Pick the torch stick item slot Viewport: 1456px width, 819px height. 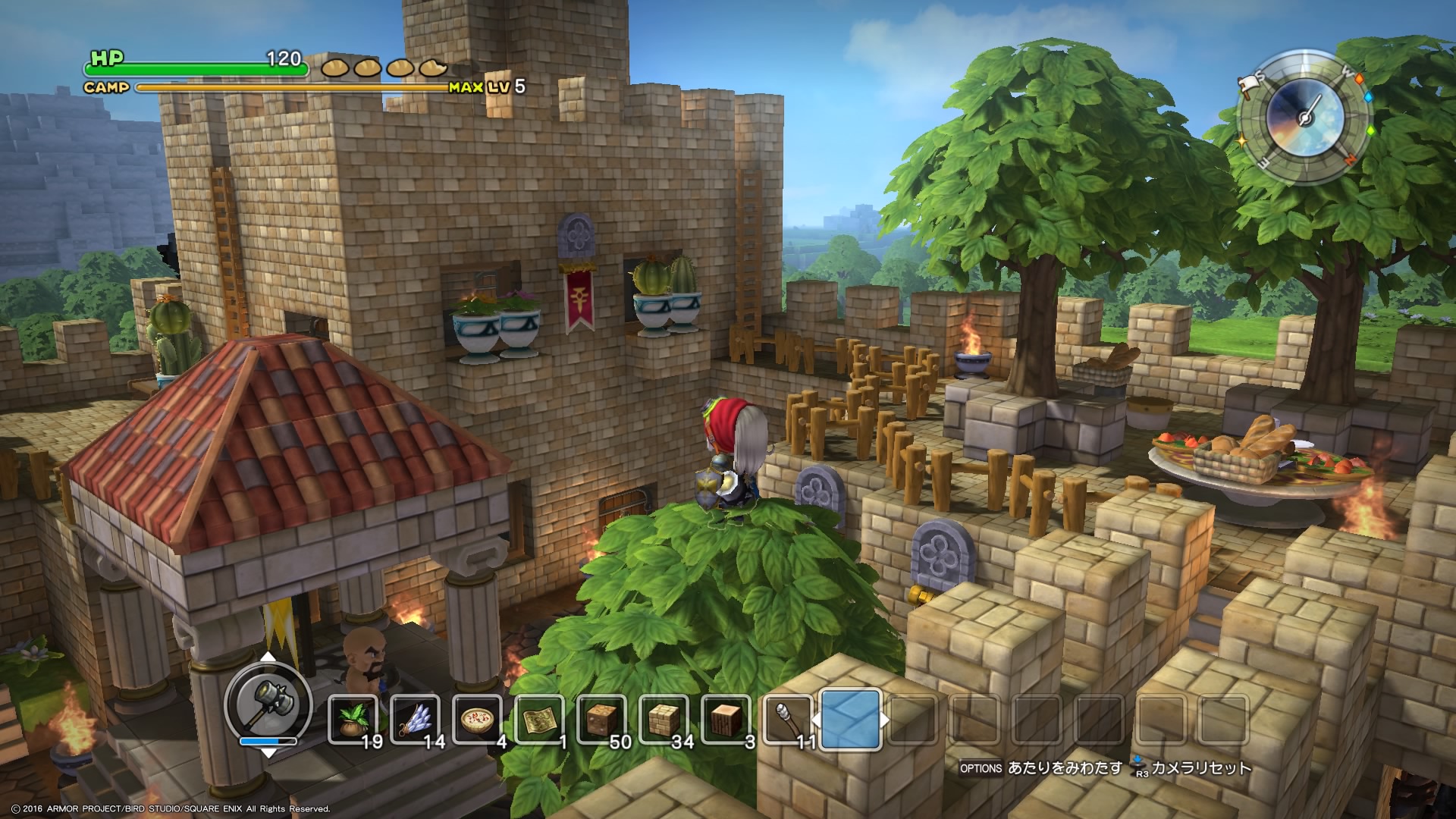click(788, 718)
